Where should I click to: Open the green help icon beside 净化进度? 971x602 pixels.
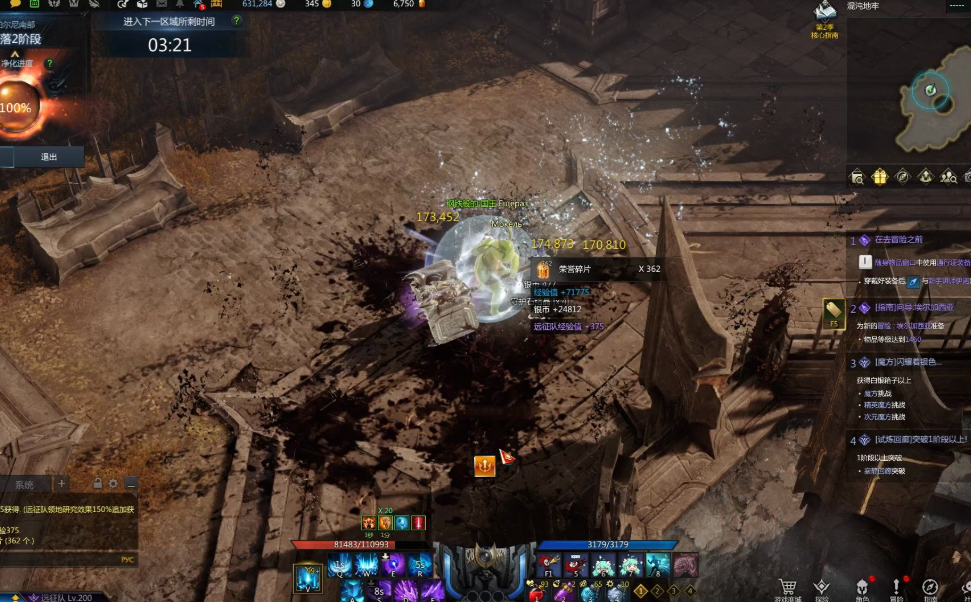click(49, 63)
